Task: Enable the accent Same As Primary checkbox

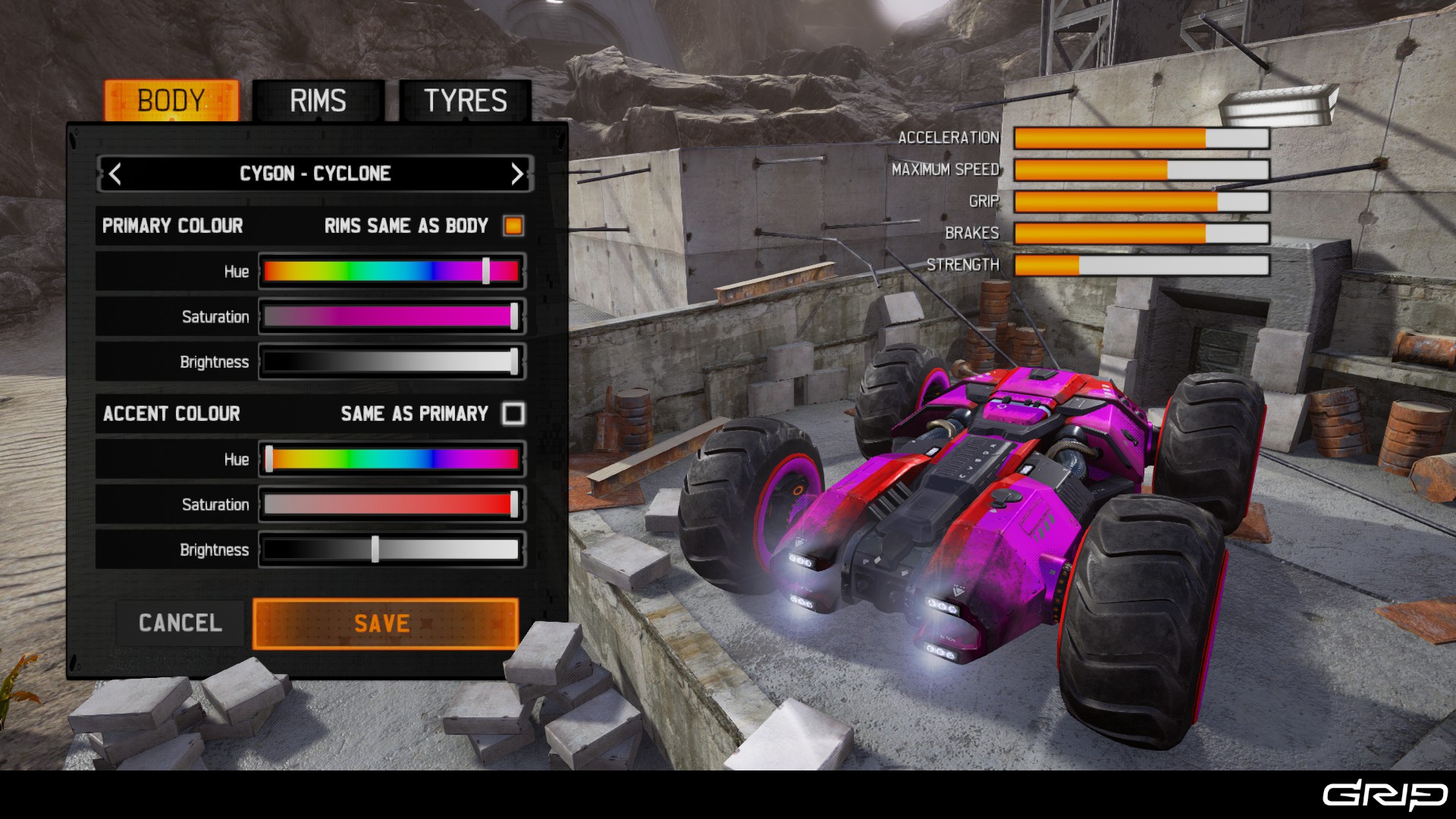Action: 513,414
